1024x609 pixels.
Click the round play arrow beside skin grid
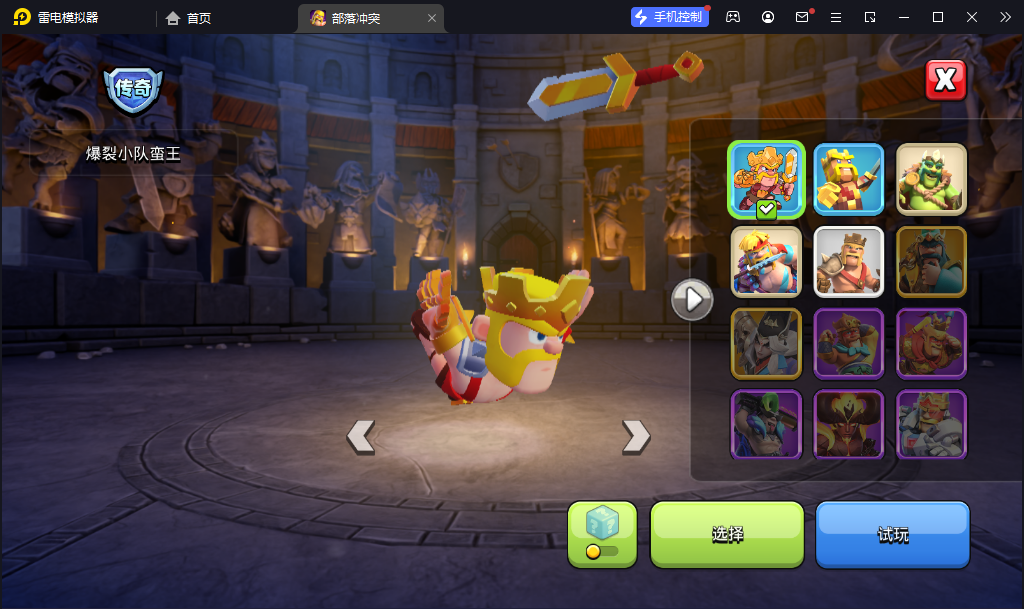[x=692, y=298]
